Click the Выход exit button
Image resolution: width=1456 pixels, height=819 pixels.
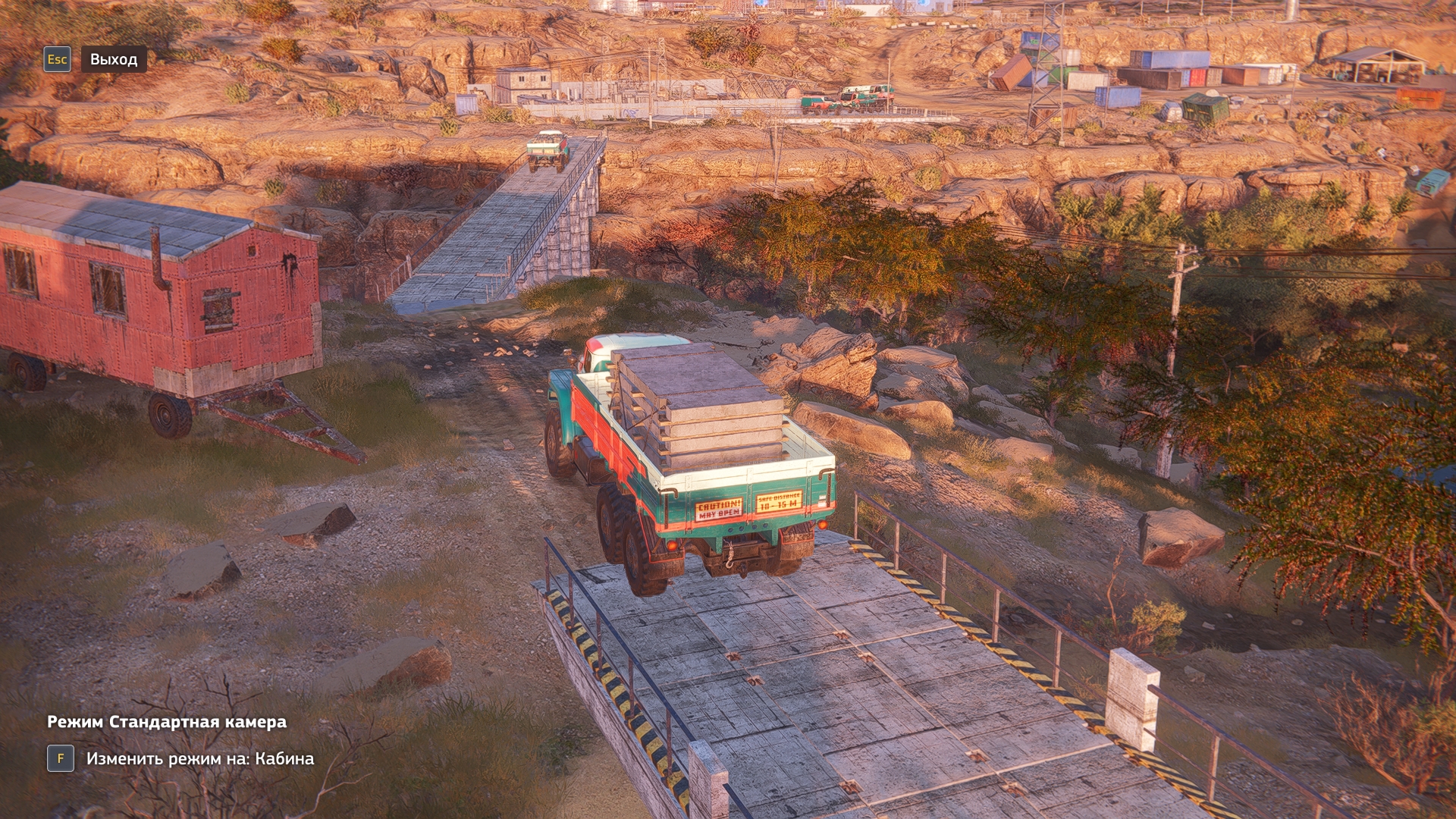click(x=113, y=59)
